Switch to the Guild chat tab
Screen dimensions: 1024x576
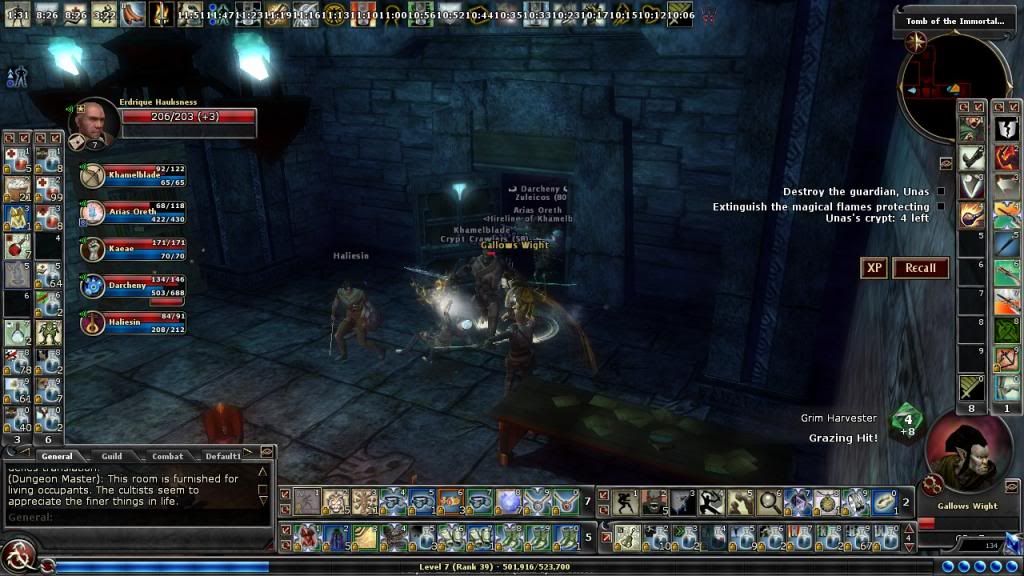coord(112,456)
